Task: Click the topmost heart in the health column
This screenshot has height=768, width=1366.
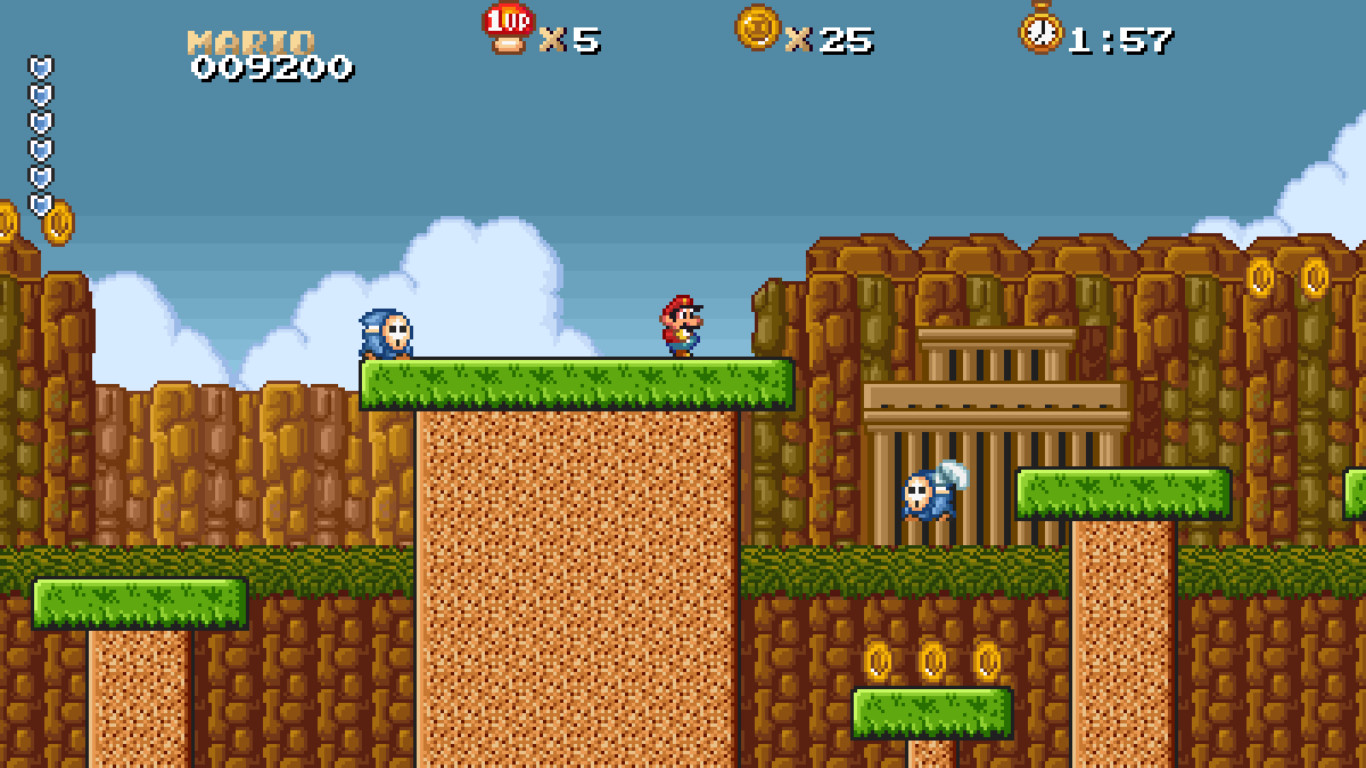Action: tap(40, 63)
